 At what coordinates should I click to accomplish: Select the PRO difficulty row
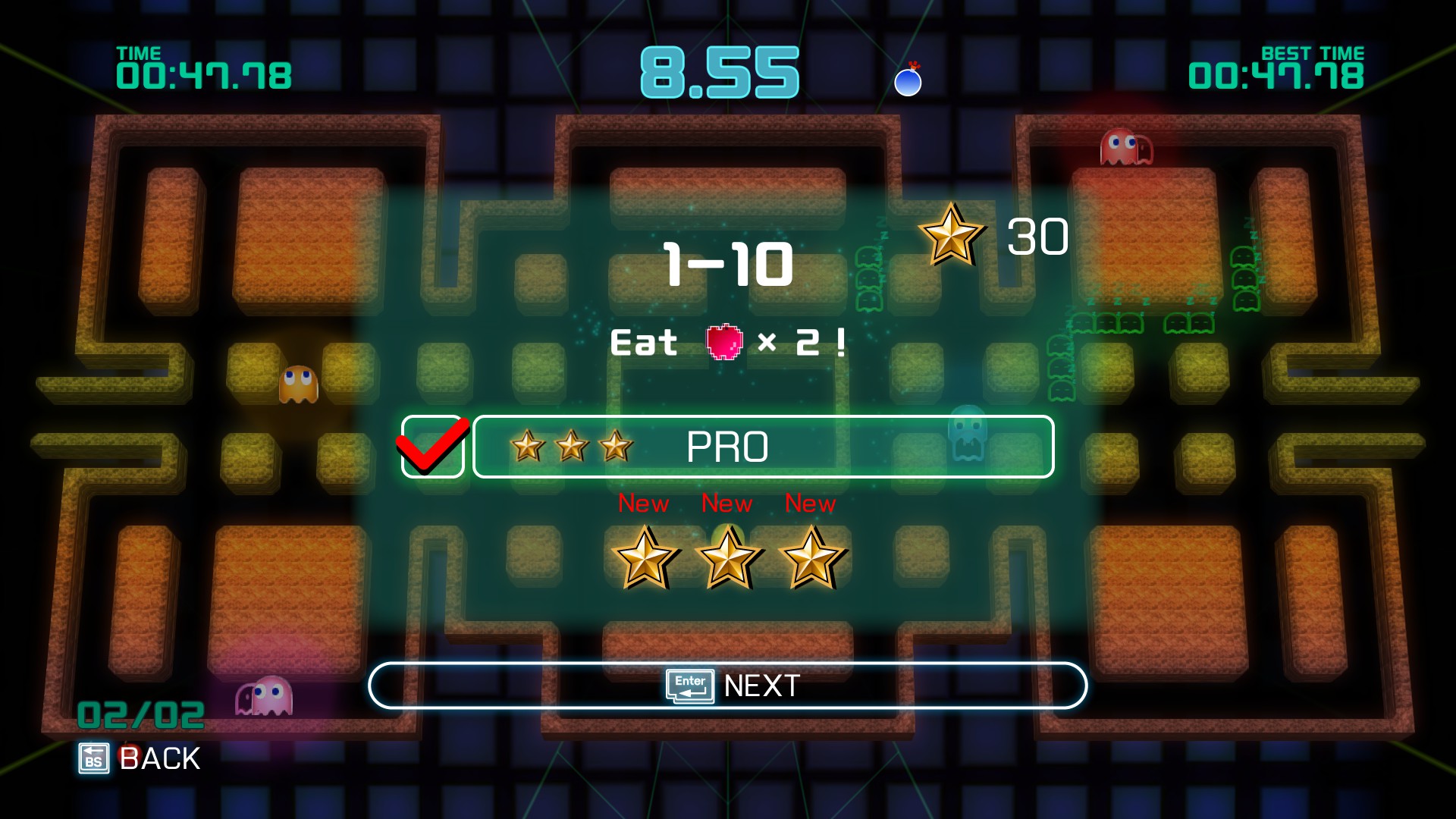coord(763,447)
